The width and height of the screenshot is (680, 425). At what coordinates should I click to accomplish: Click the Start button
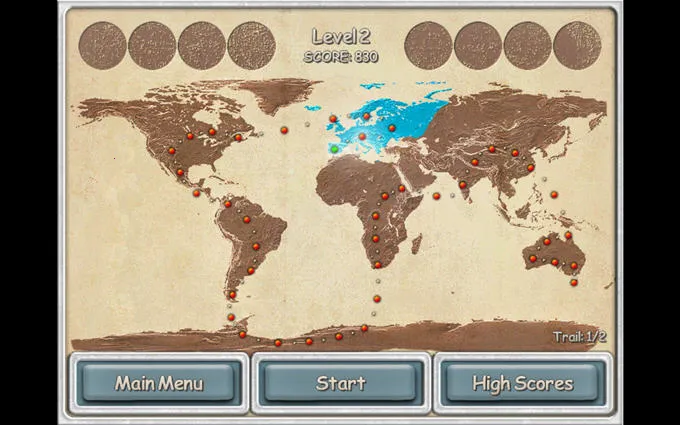[341, 383]
